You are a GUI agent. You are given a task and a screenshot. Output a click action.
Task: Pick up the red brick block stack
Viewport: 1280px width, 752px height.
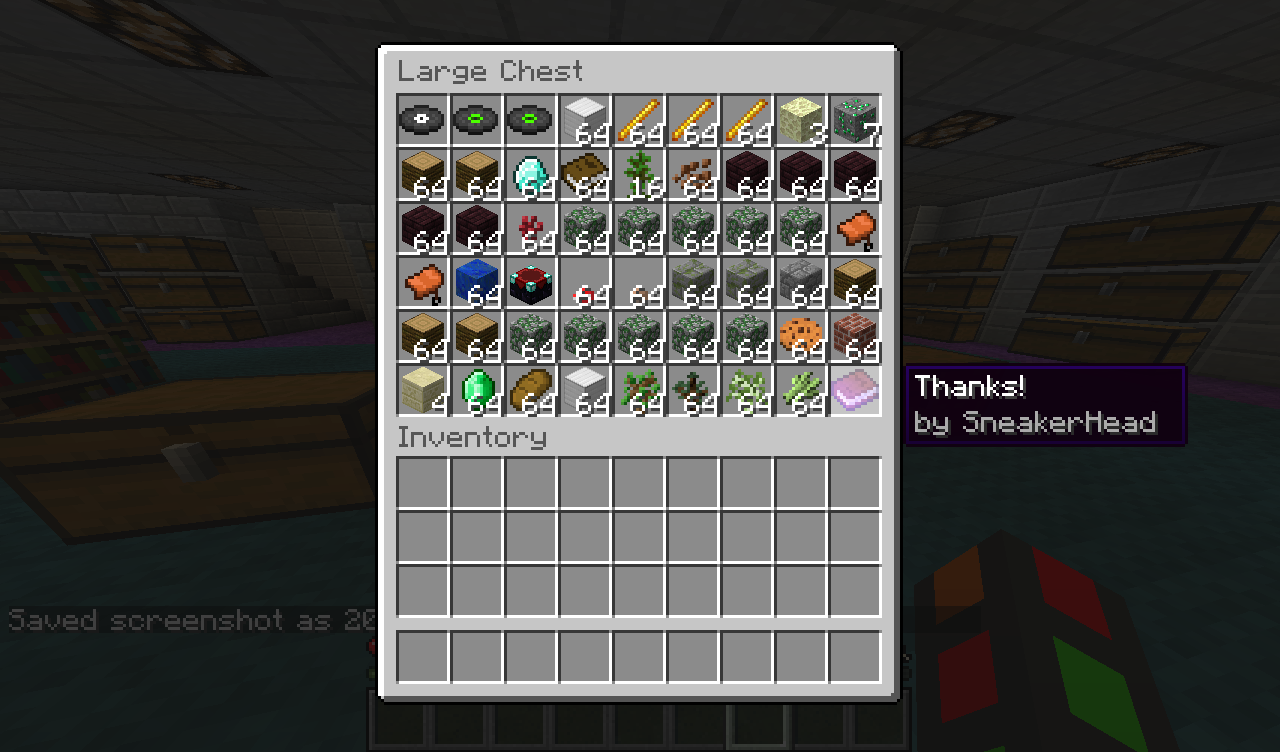pyautogui.click(x=854, y=336)
